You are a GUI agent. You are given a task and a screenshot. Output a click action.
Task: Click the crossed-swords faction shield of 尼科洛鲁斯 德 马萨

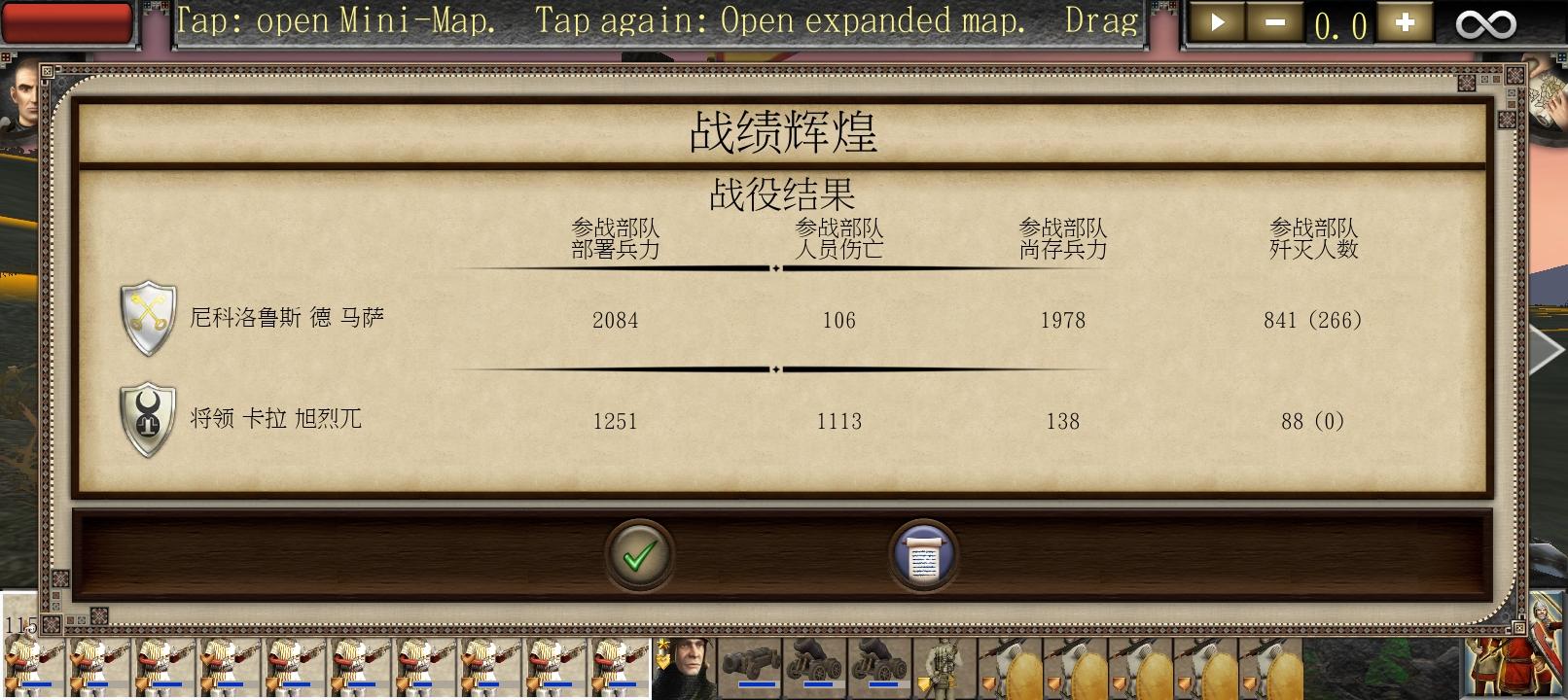coord(146,319)
